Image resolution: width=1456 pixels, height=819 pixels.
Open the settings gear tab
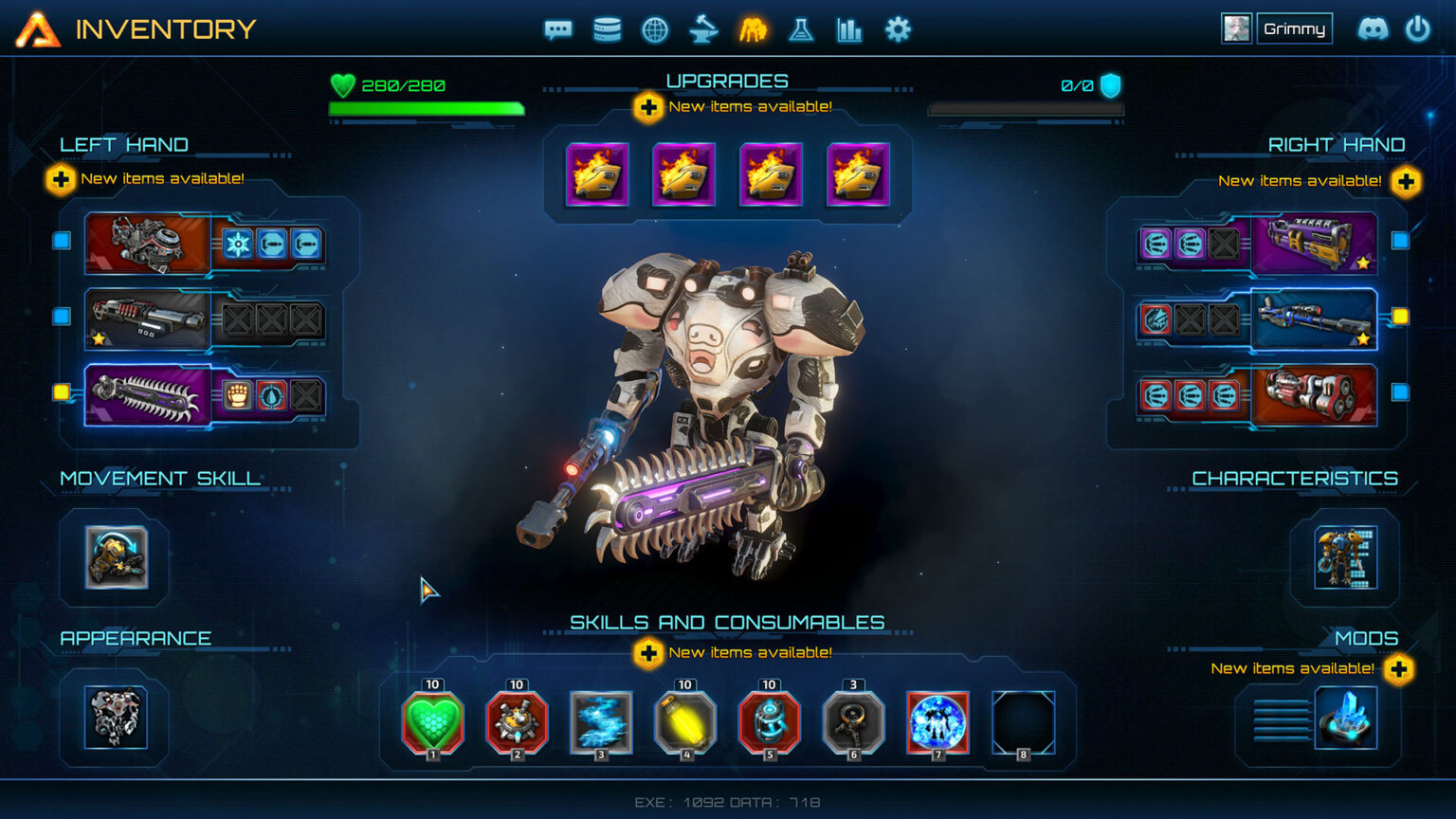point(897,29)
